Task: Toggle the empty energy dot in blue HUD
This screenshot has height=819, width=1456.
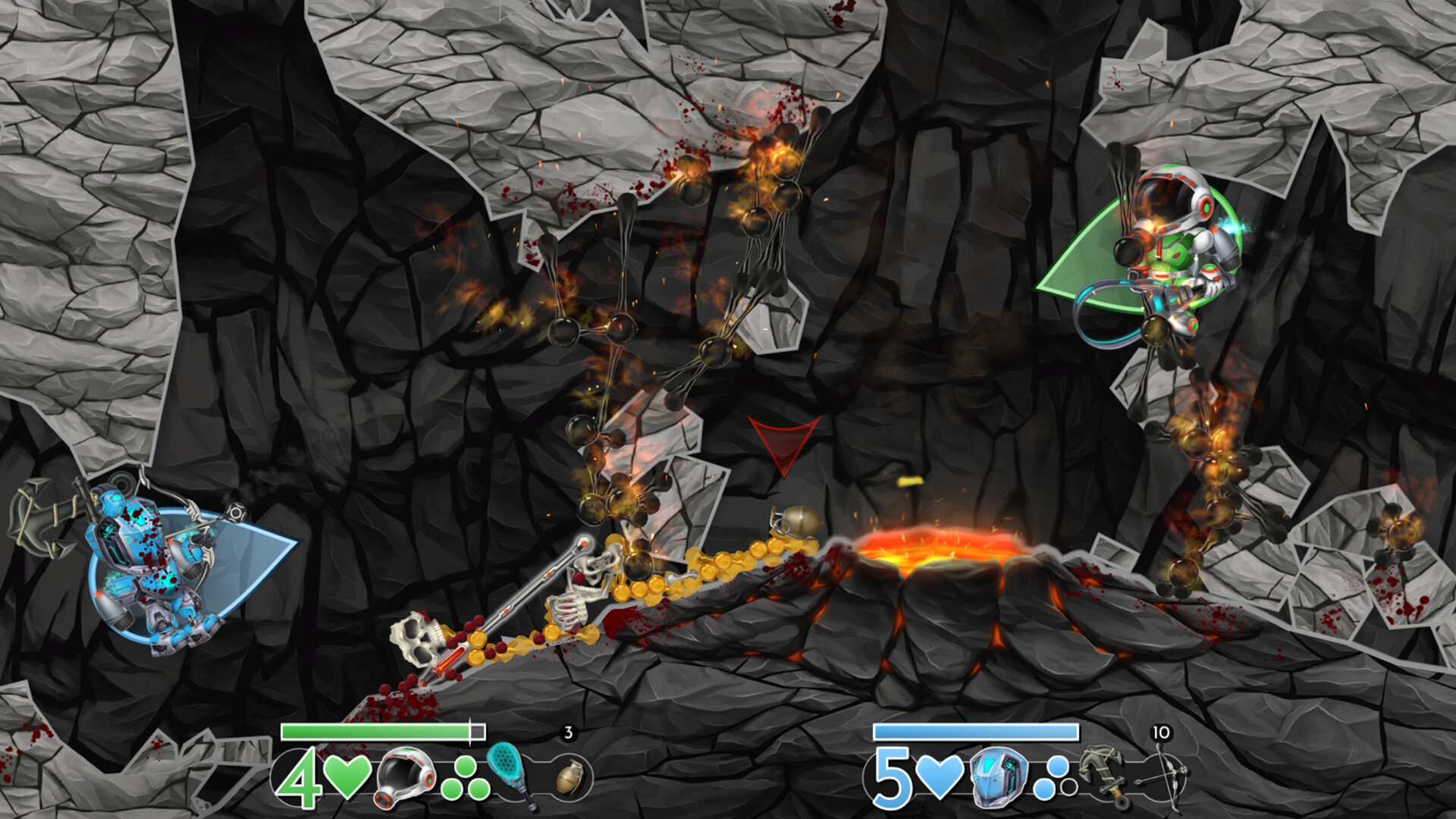Action: [x=1068, y=787]
